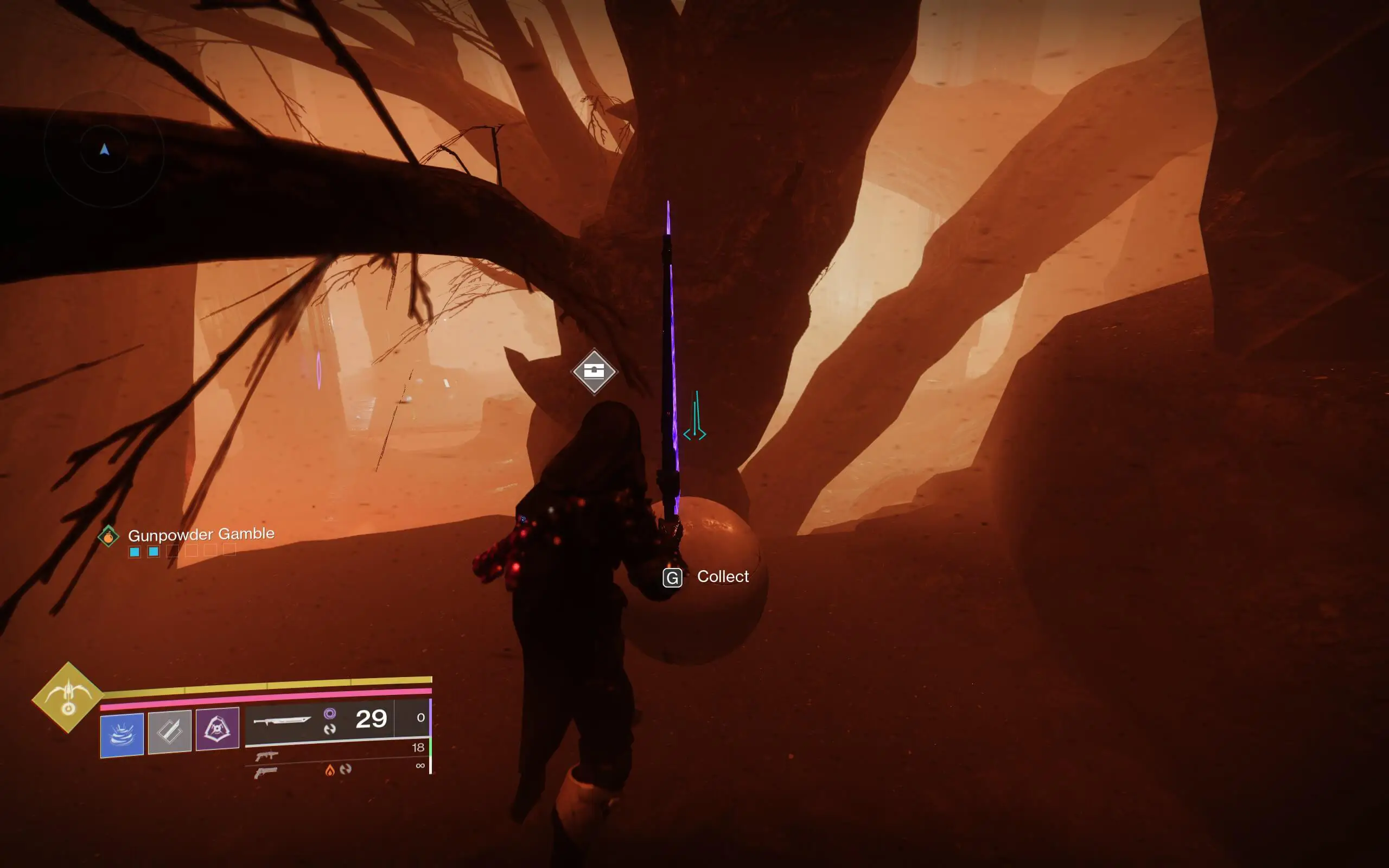Click the shotgun weapon slot icon
The height and width of the screenshot is (868, 1389).
coord(267,757)
